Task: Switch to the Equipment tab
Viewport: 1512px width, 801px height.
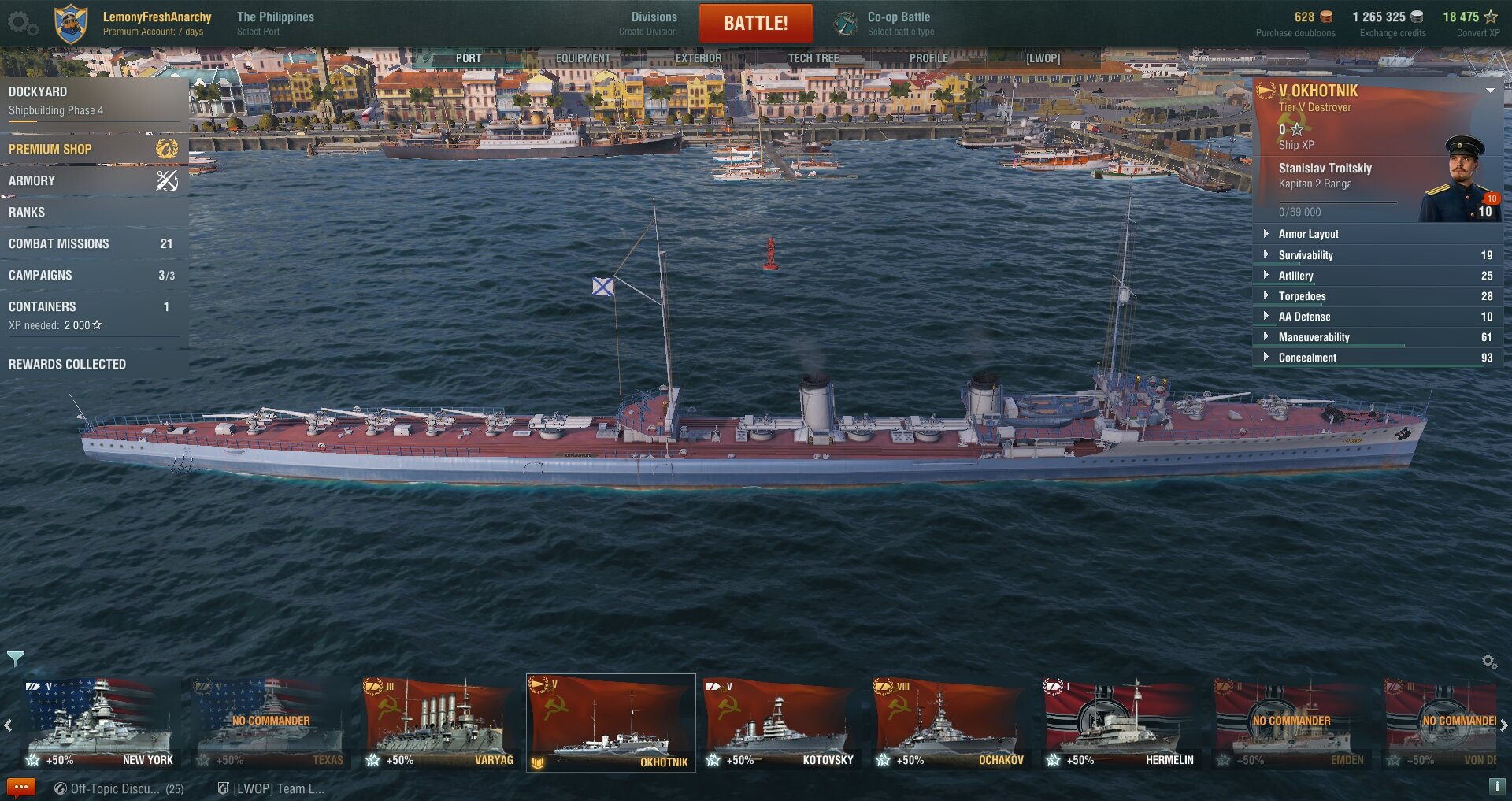Action: tap(583, 58)
